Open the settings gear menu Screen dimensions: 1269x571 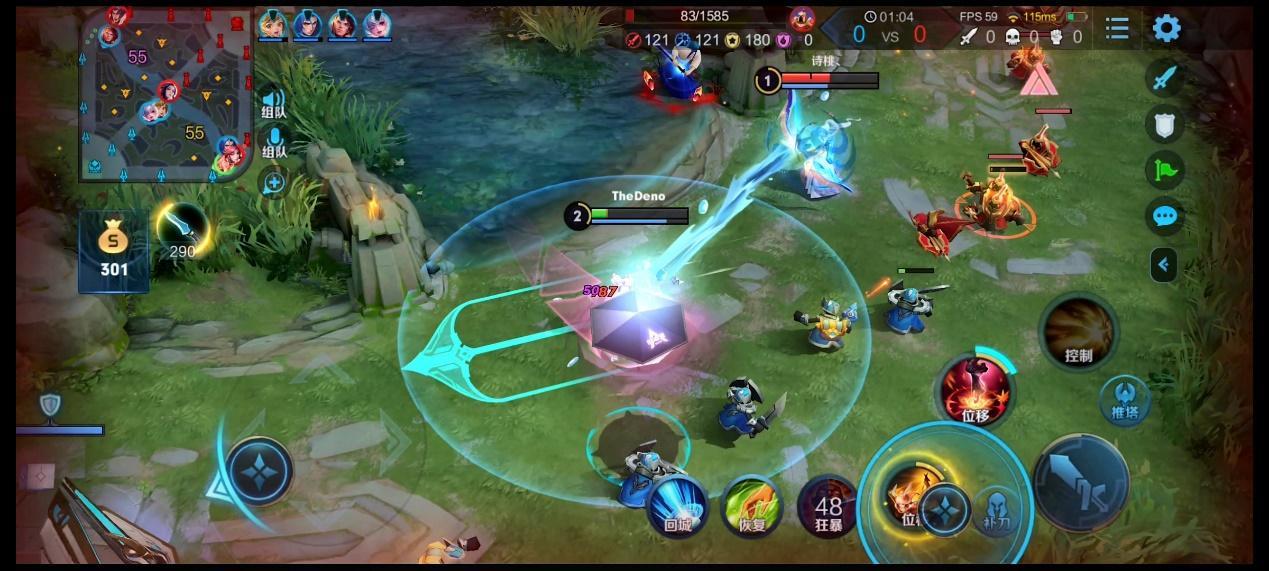[1166, 28]
